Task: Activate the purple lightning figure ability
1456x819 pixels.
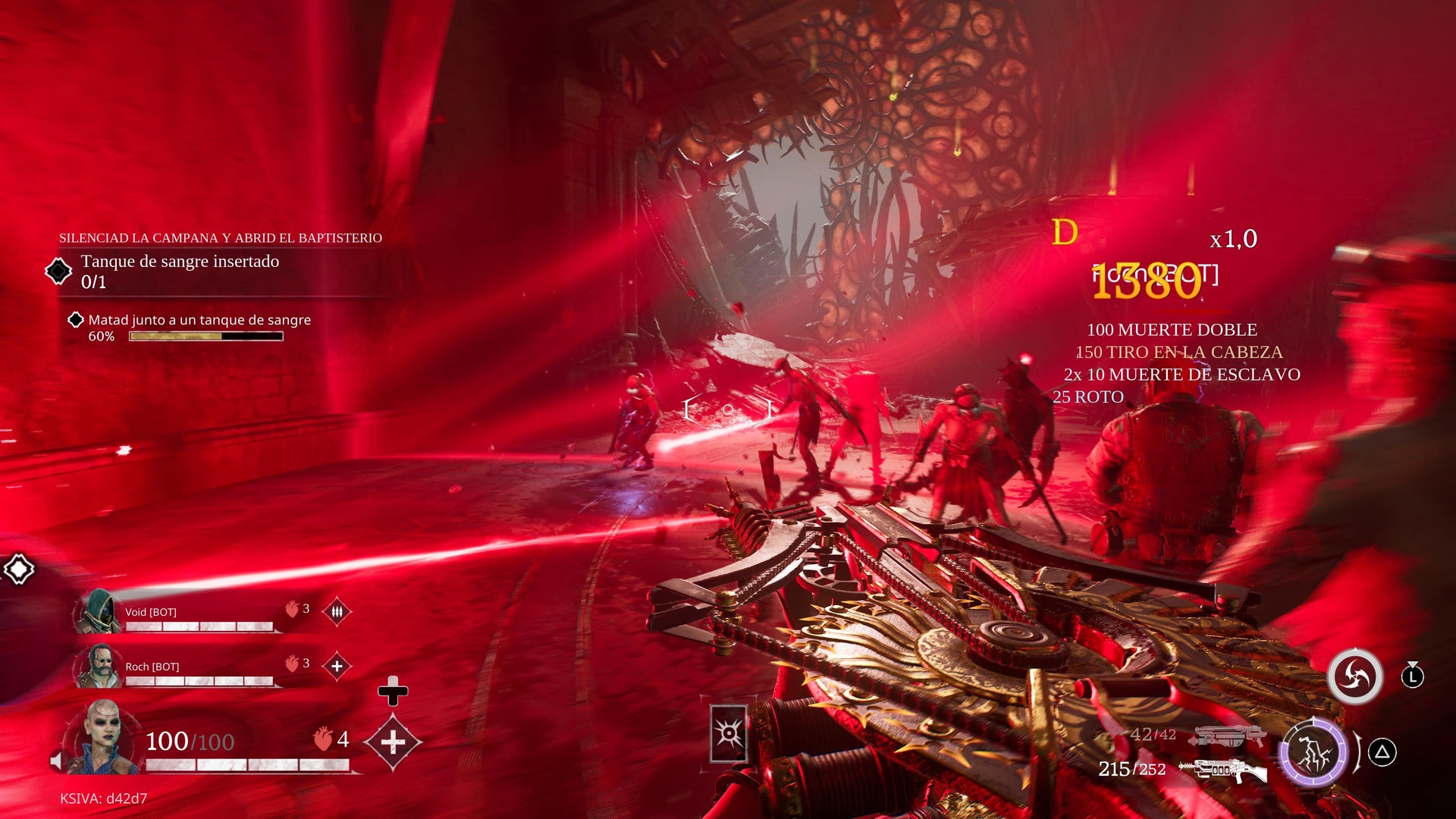Action: point(1313,752)
